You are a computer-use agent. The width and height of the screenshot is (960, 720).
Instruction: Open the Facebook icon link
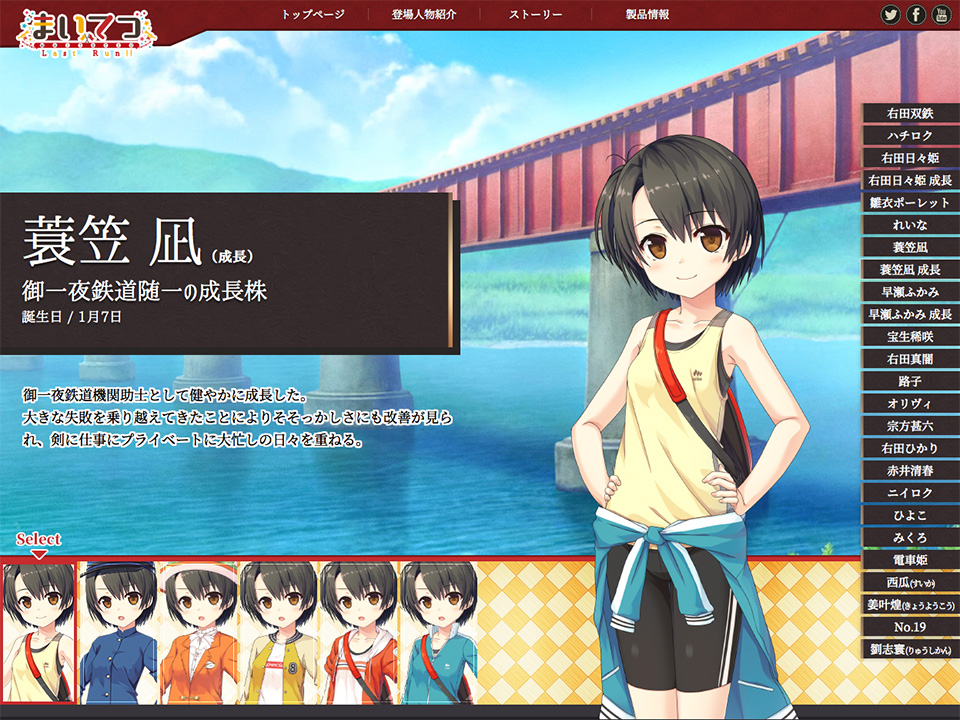point(916,15)
